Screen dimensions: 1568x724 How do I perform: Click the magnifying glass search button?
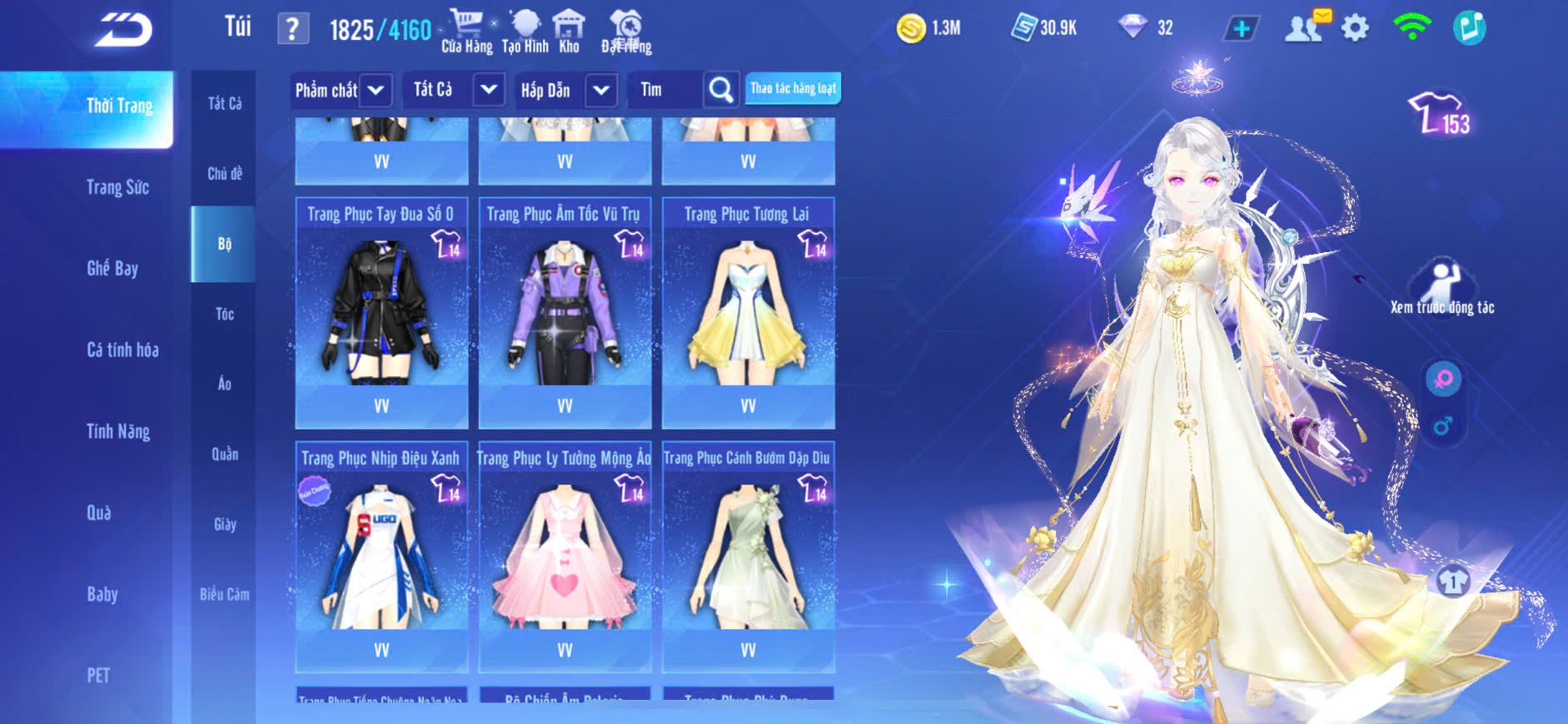[x=721, y=90]
